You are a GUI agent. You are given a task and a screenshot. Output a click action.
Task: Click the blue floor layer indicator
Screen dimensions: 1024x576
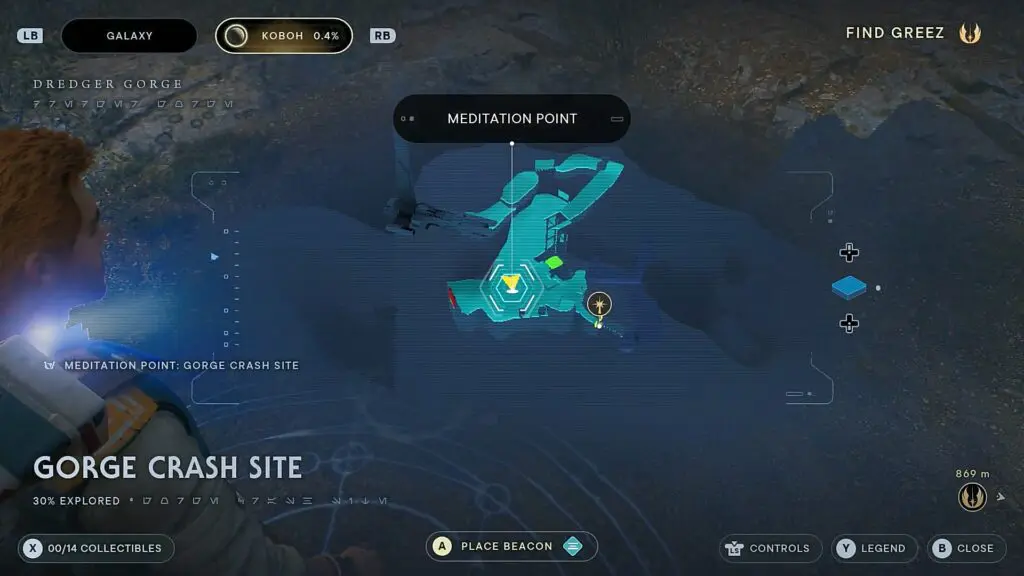[850, 288]
